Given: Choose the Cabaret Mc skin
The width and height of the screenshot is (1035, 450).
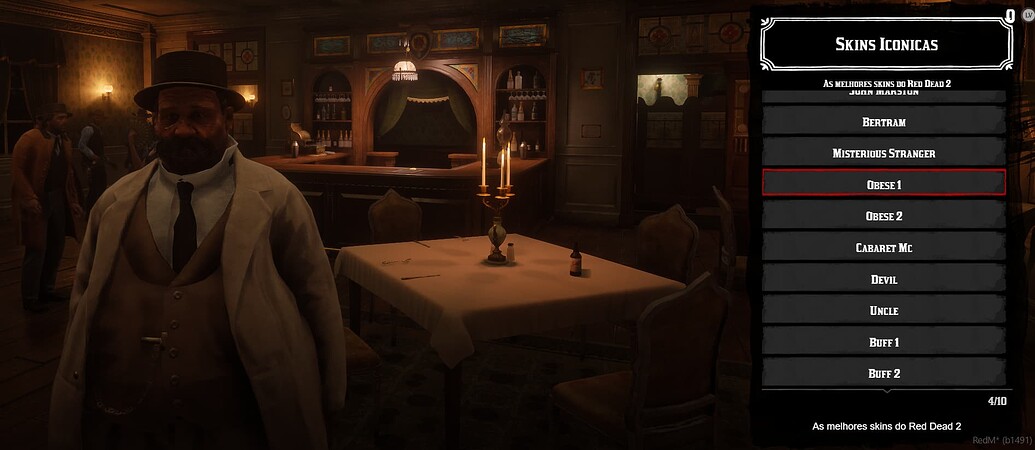Looking at the screenshot, I should 883,247.
